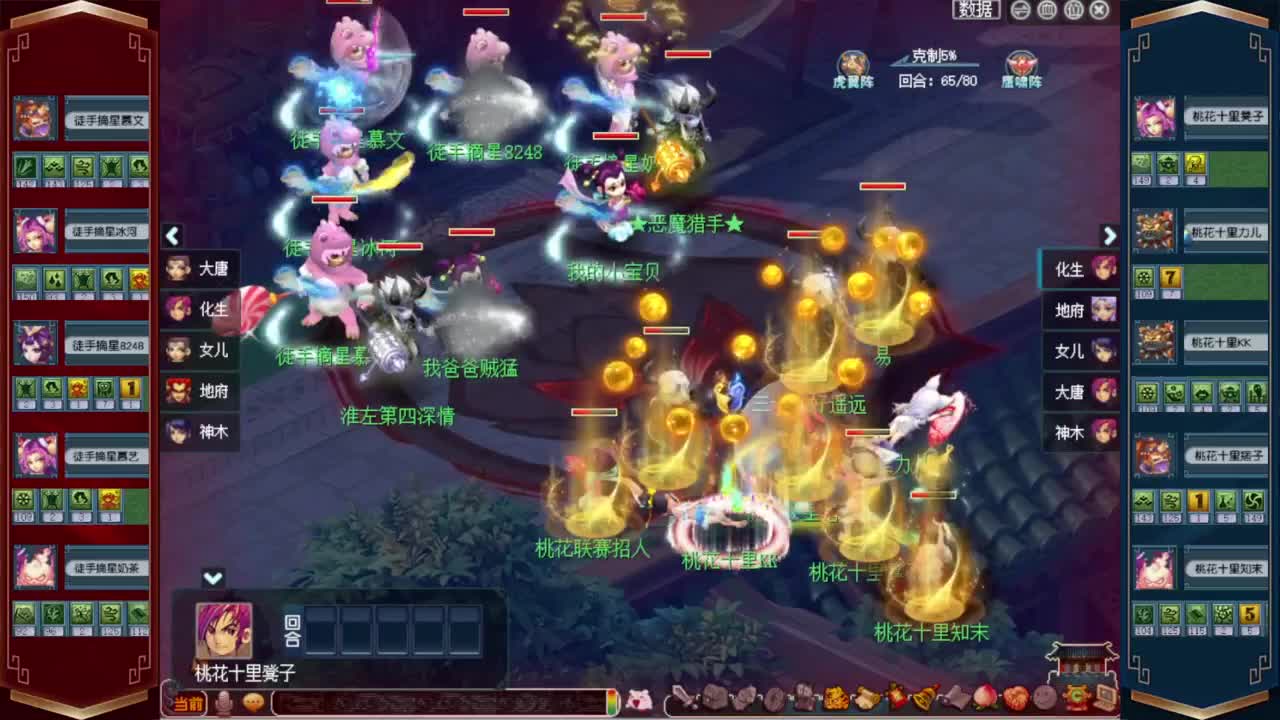The image size is (1280, 720).
Task: Click the golden 4-stack buff under 桃花十里凳子
Action: click(1196, 163)
